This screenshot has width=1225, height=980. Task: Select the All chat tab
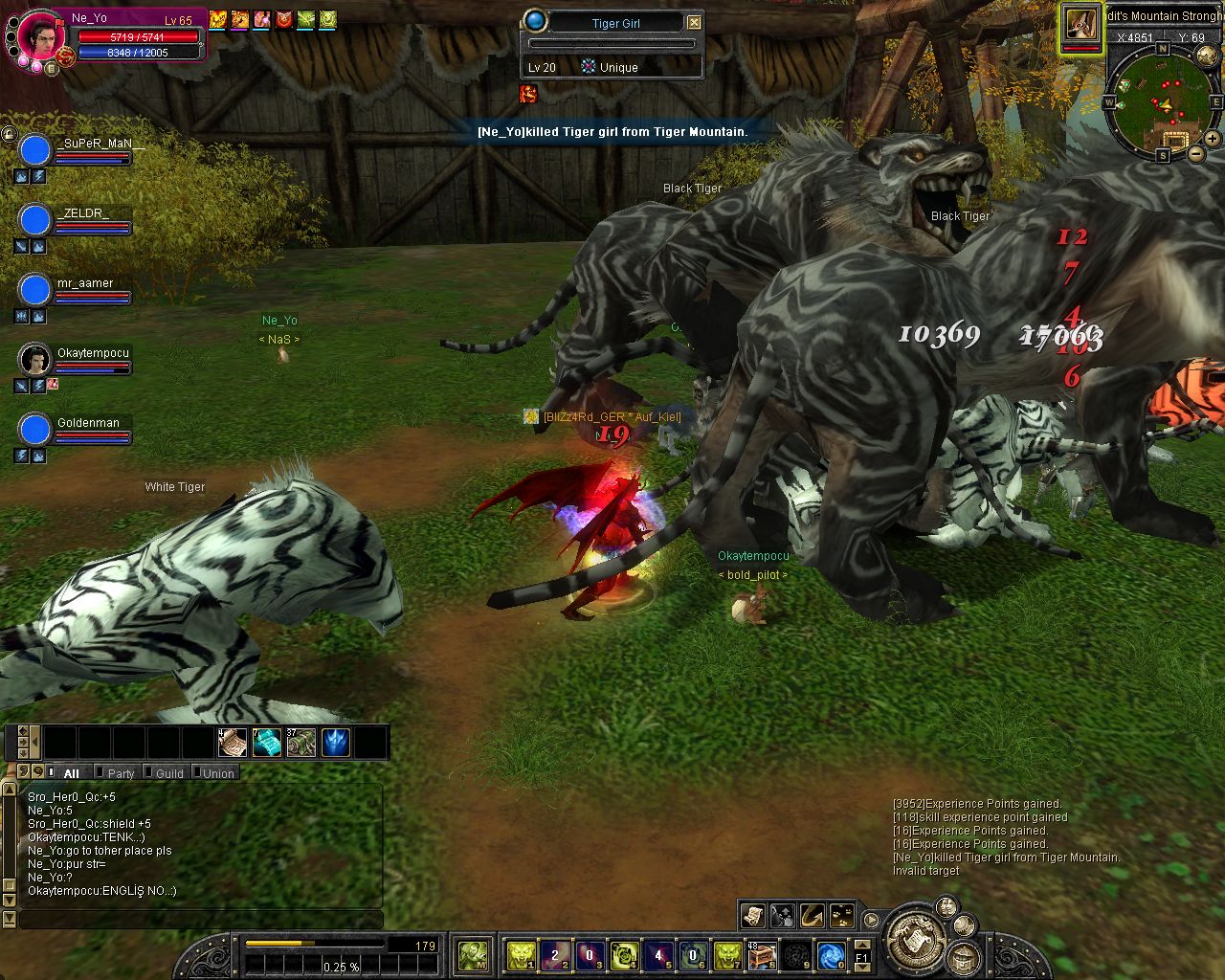(71, 773)
